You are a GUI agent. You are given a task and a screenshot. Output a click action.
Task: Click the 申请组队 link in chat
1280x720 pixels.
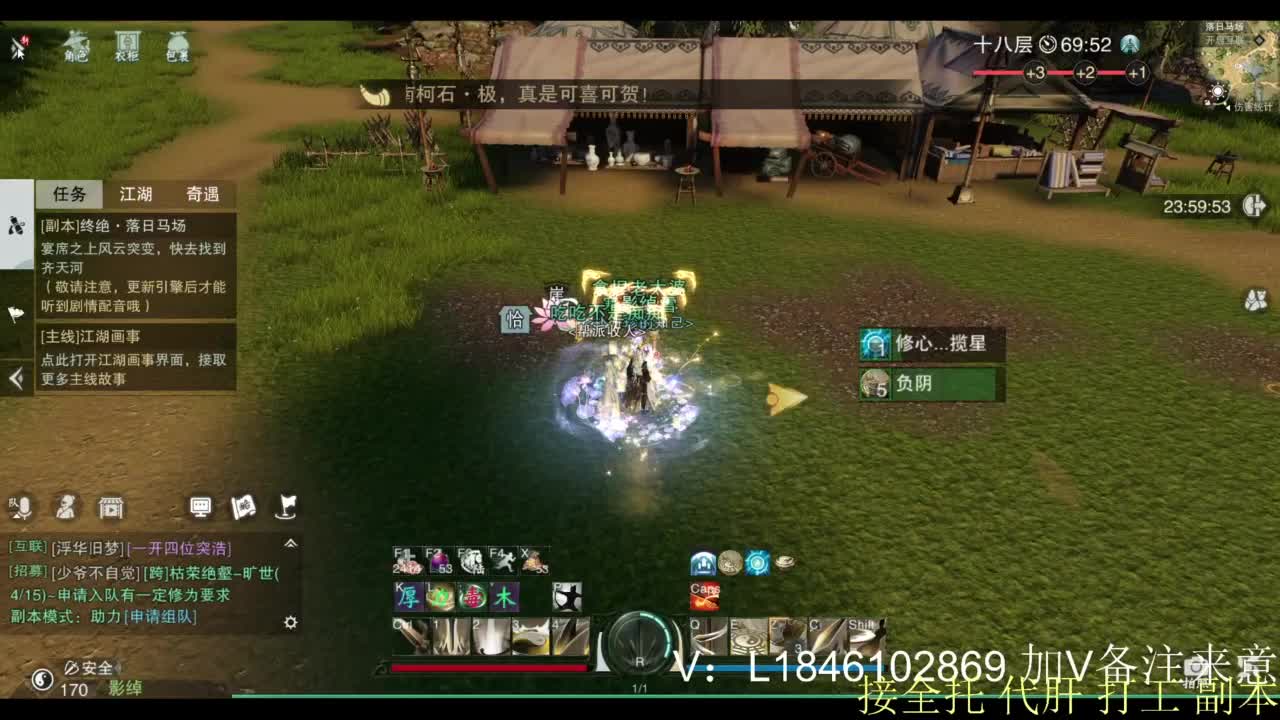click(159, 617)
